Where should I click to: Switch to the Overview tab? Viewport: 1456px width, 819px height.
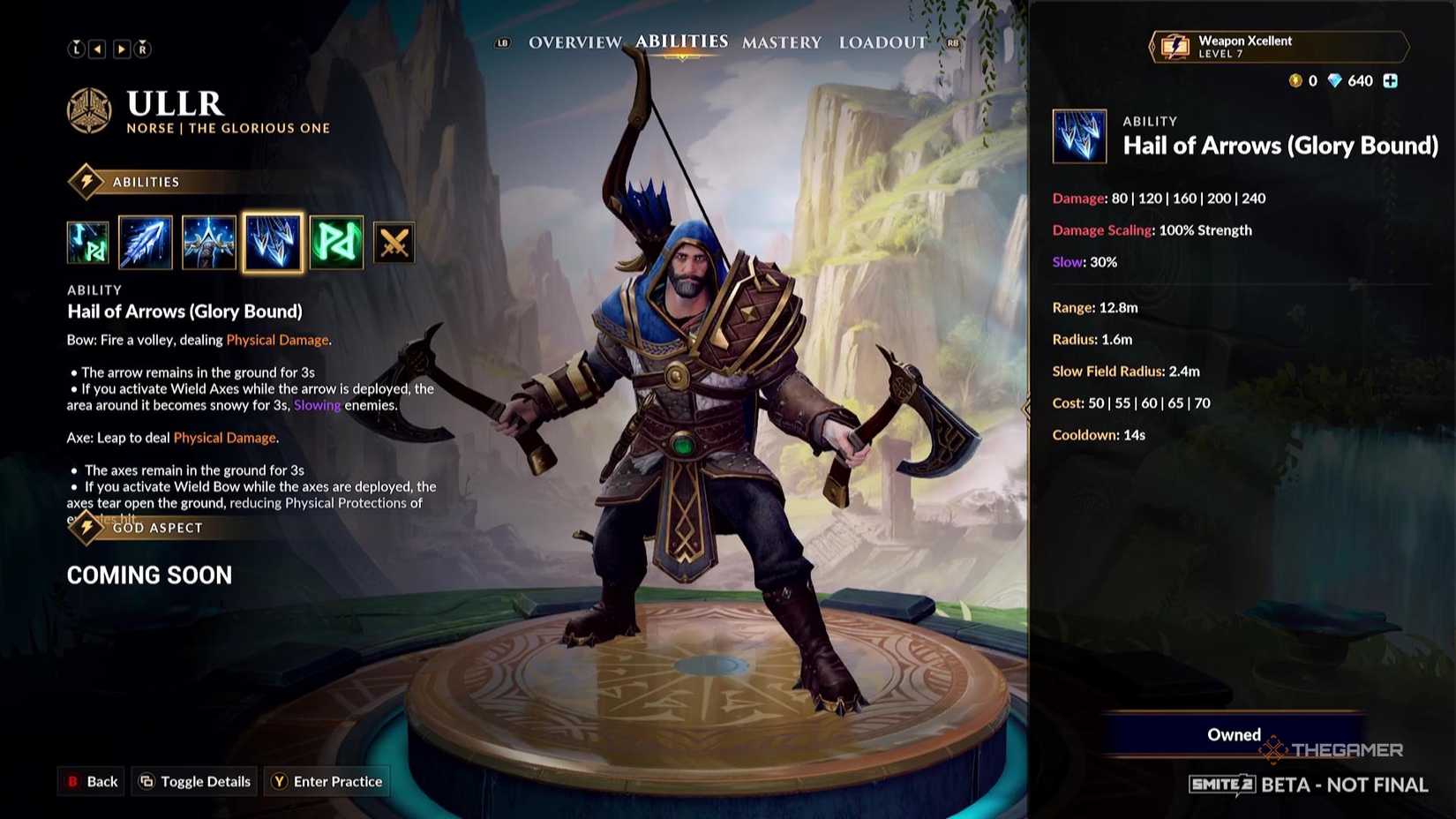(574, 41)
